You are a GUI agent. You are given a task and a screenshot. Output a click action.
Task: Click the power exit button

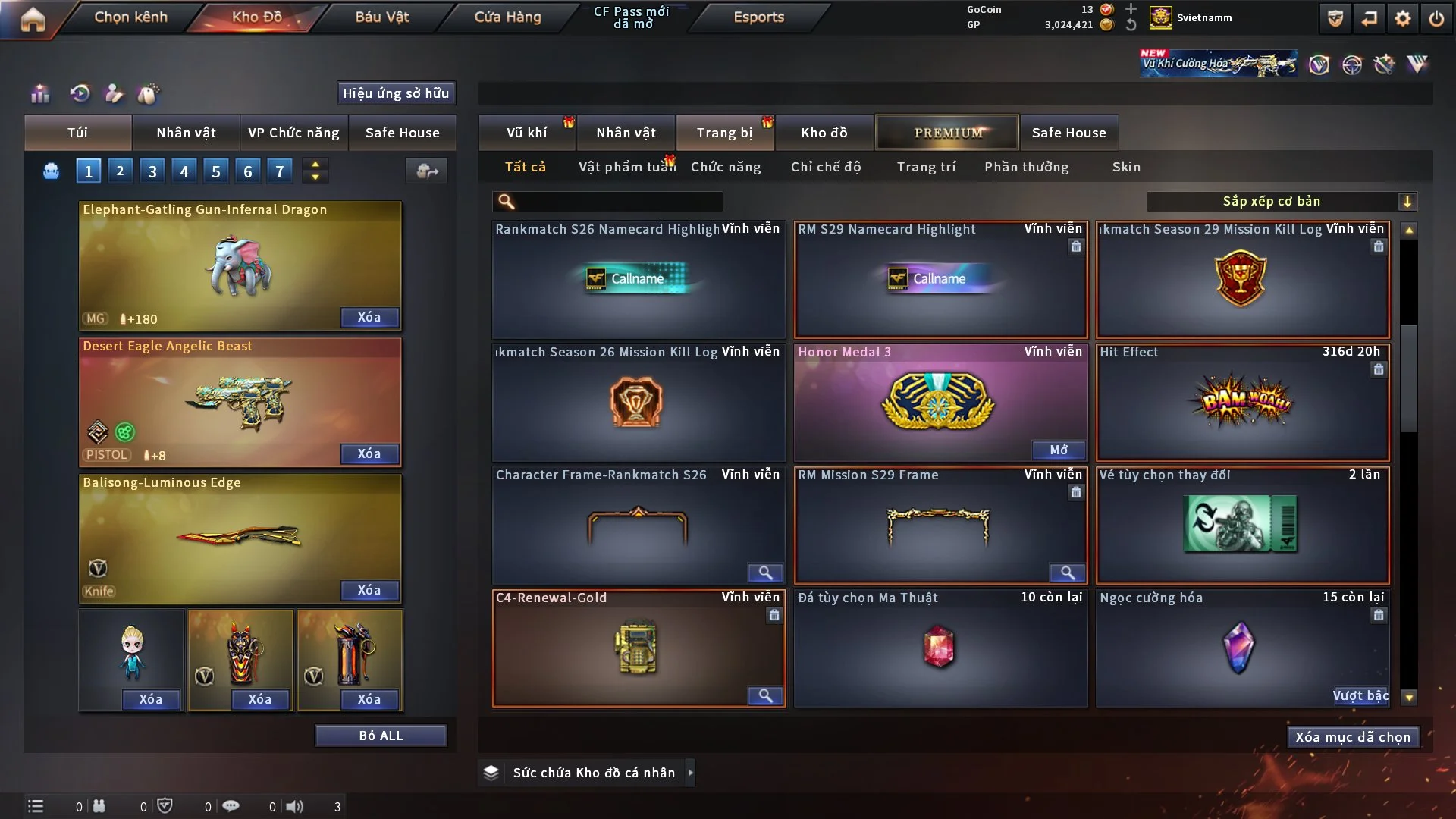(1436, 19)
